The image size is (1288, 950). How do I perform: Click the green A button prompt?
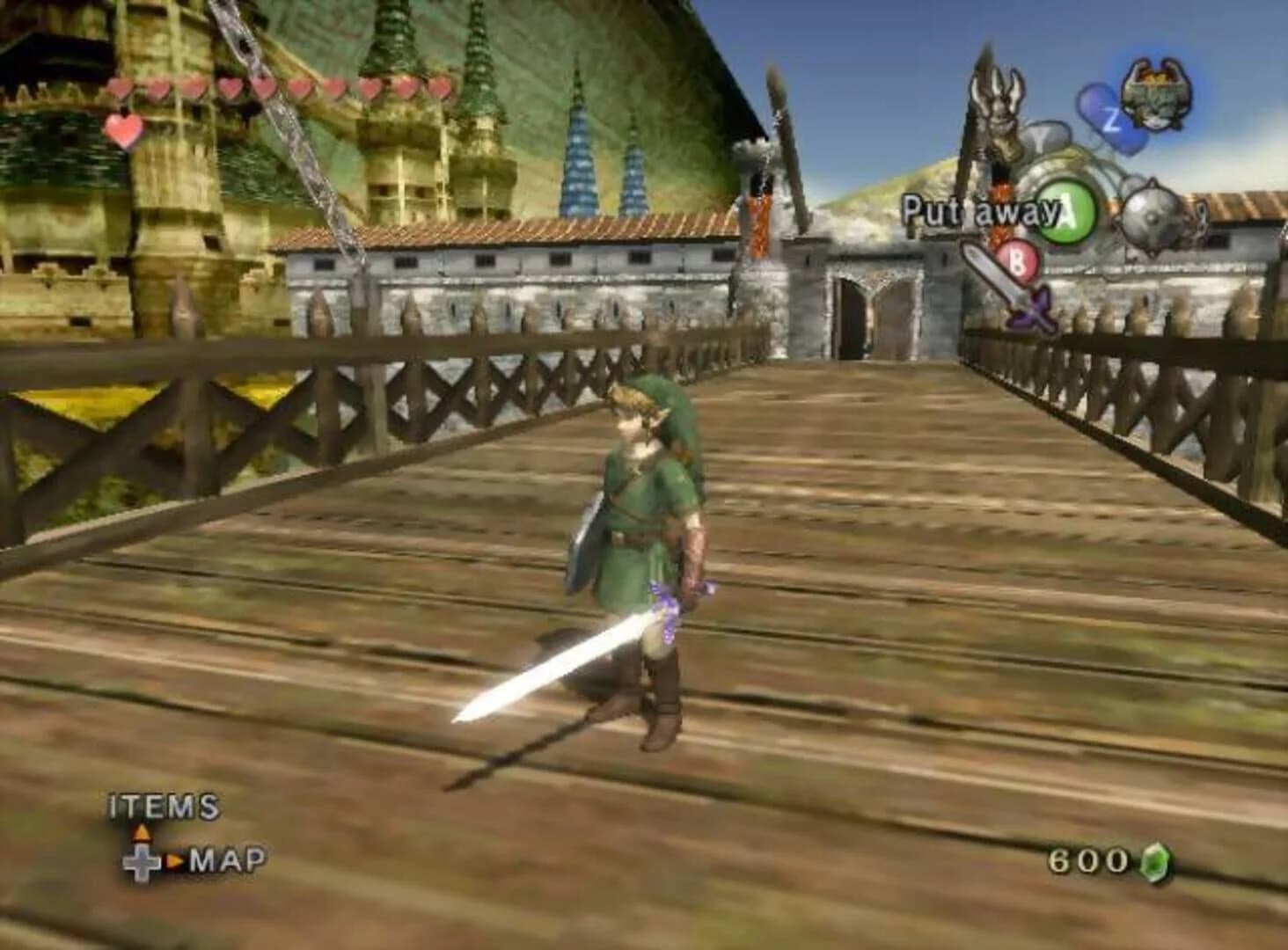click(1065, 211)
